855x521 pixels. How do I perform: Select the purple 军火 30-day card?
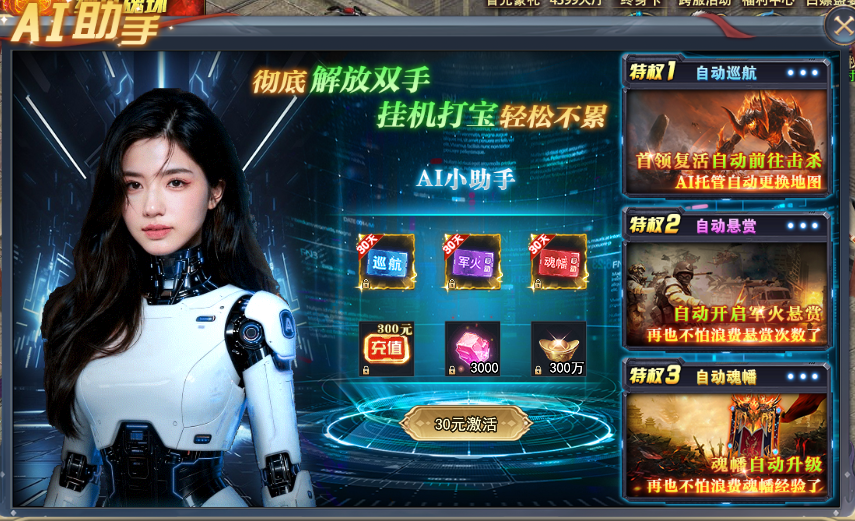[x=472, y=262]
